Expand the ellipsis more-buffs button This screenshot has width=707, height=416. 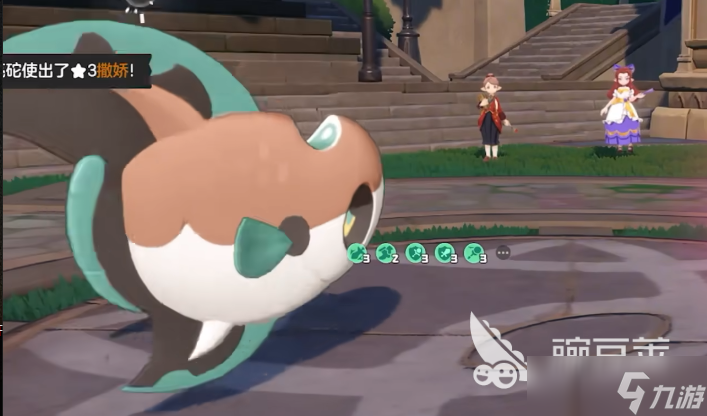503,252
